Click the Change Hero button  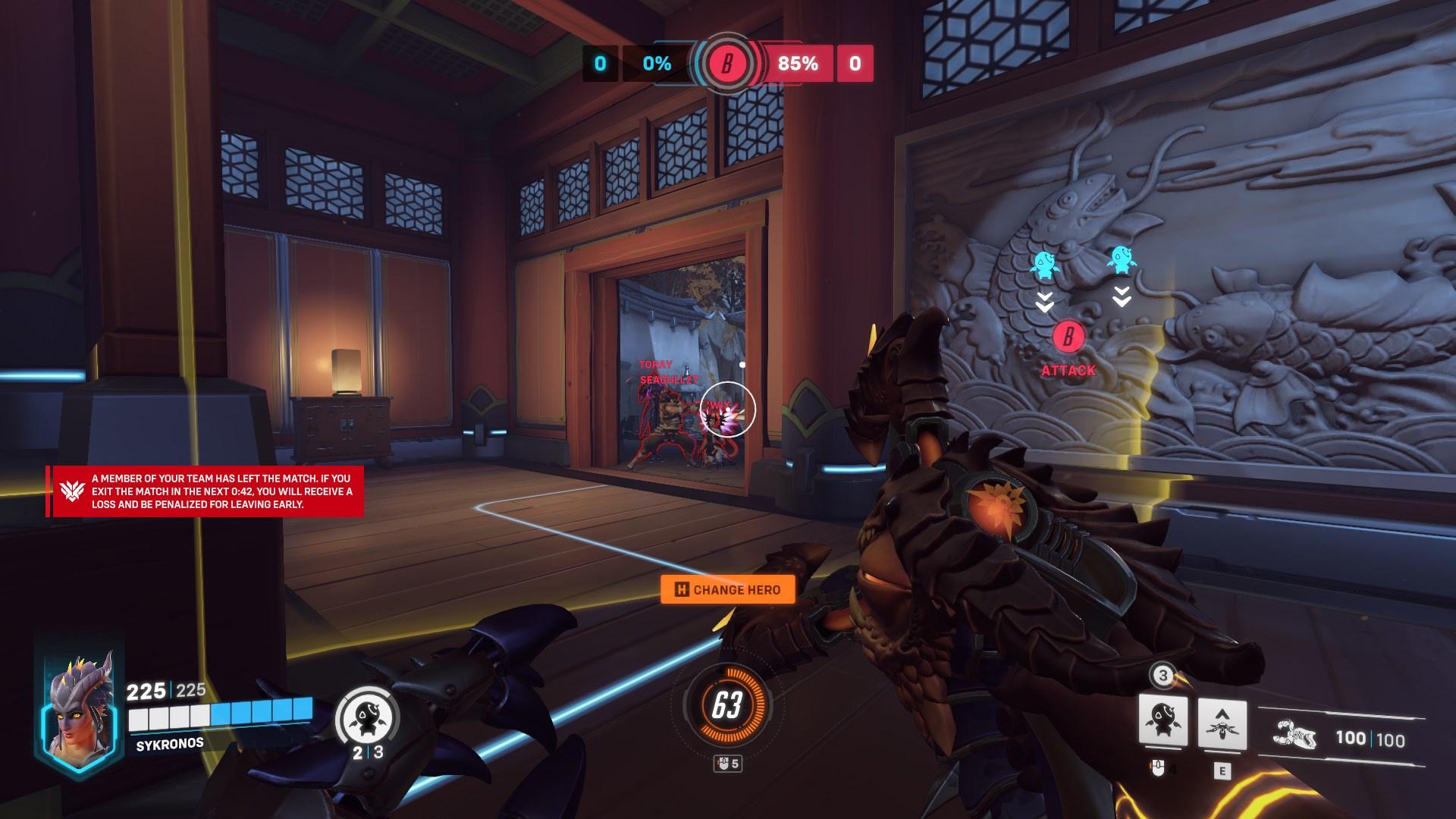pyautogui.click(x=727, y=589)
